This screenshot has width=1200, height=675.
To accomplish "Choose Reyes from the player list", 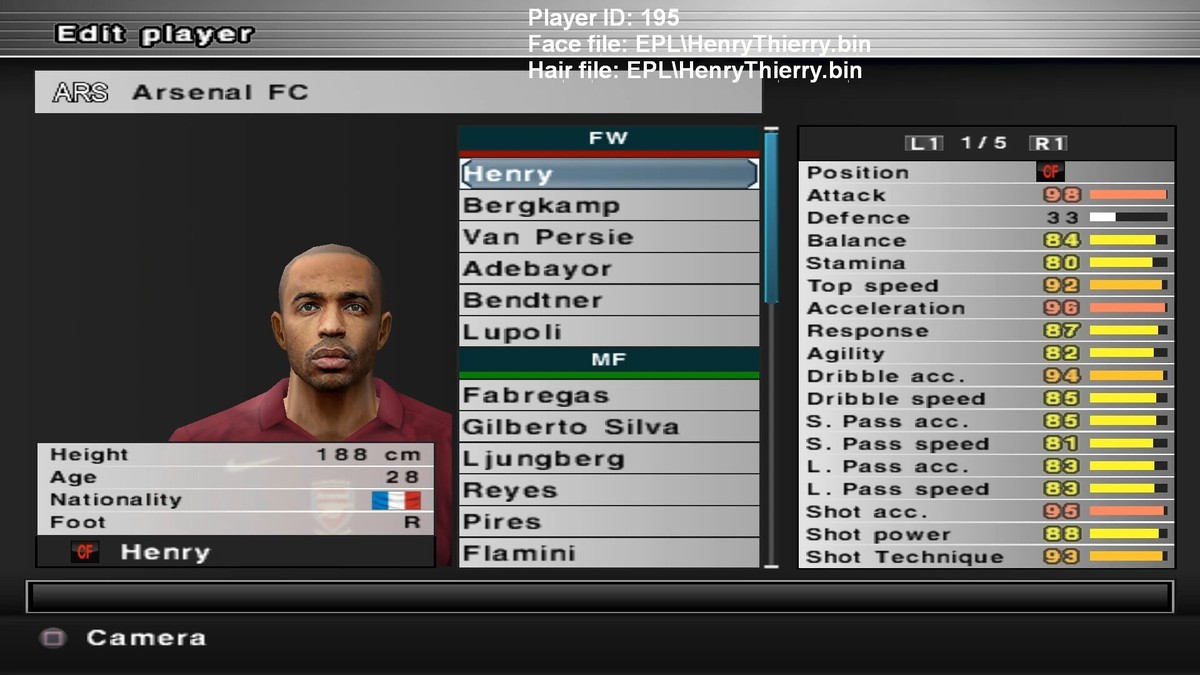I will (608, 491).
